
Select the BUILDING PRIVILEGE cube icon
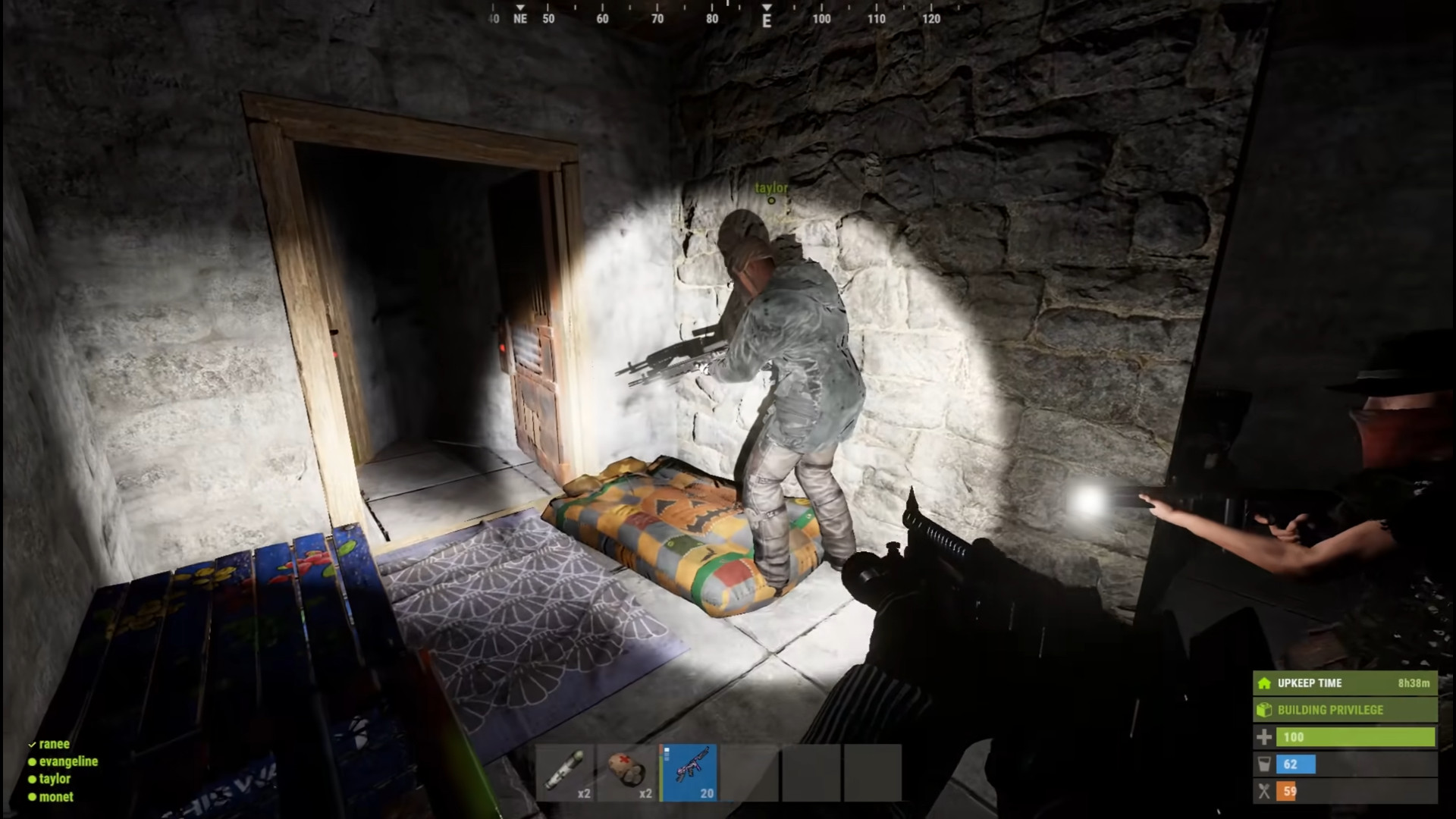click(1263, 710)
